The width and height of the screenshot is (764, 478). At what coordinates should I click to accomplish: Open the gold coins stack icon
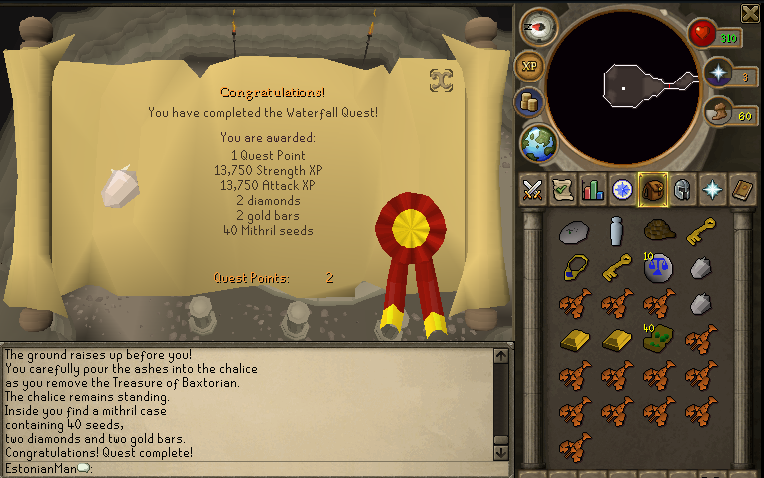527,102
